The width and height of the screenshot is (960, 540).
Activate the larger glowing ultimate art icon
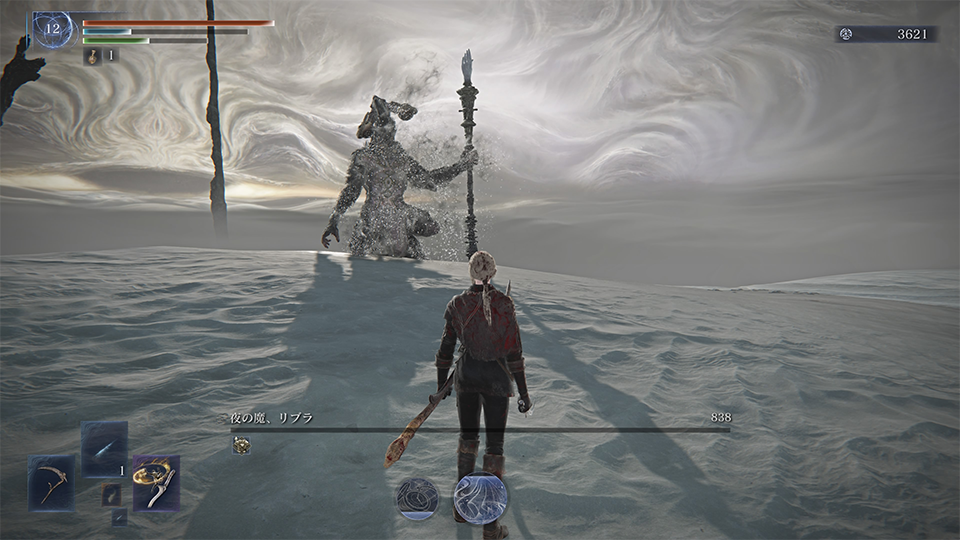click(480, 498)
